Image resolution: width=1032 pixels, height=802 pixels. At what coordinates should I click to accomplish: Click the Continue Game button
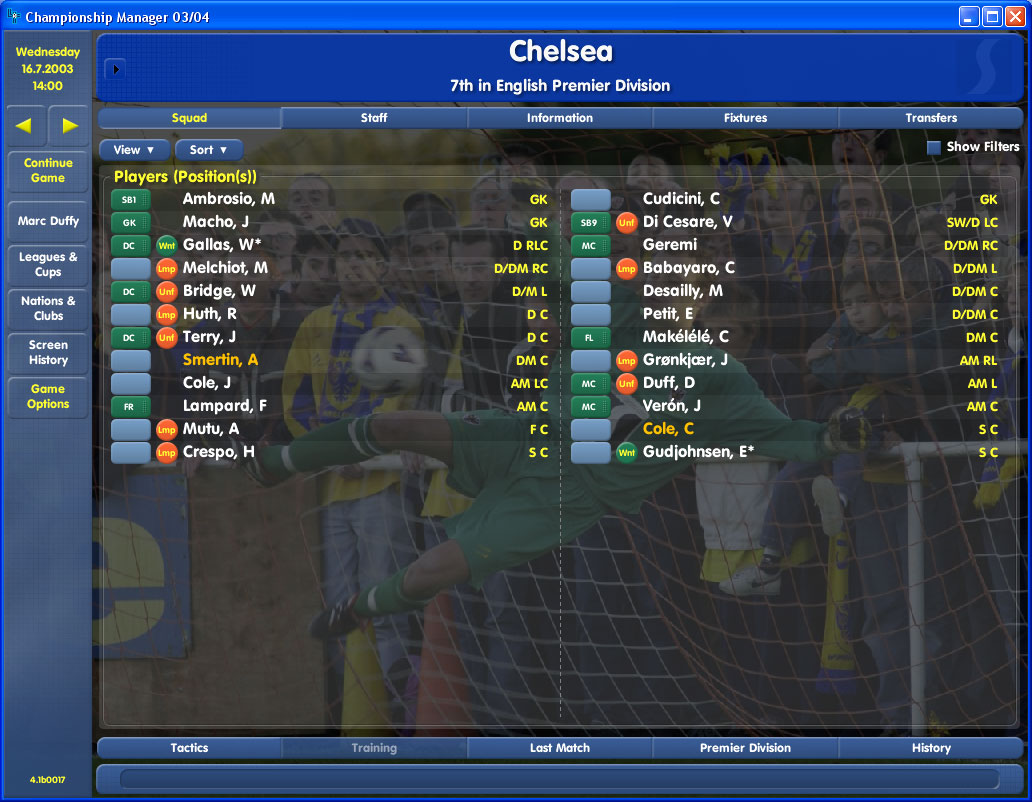tap(48, 171)
